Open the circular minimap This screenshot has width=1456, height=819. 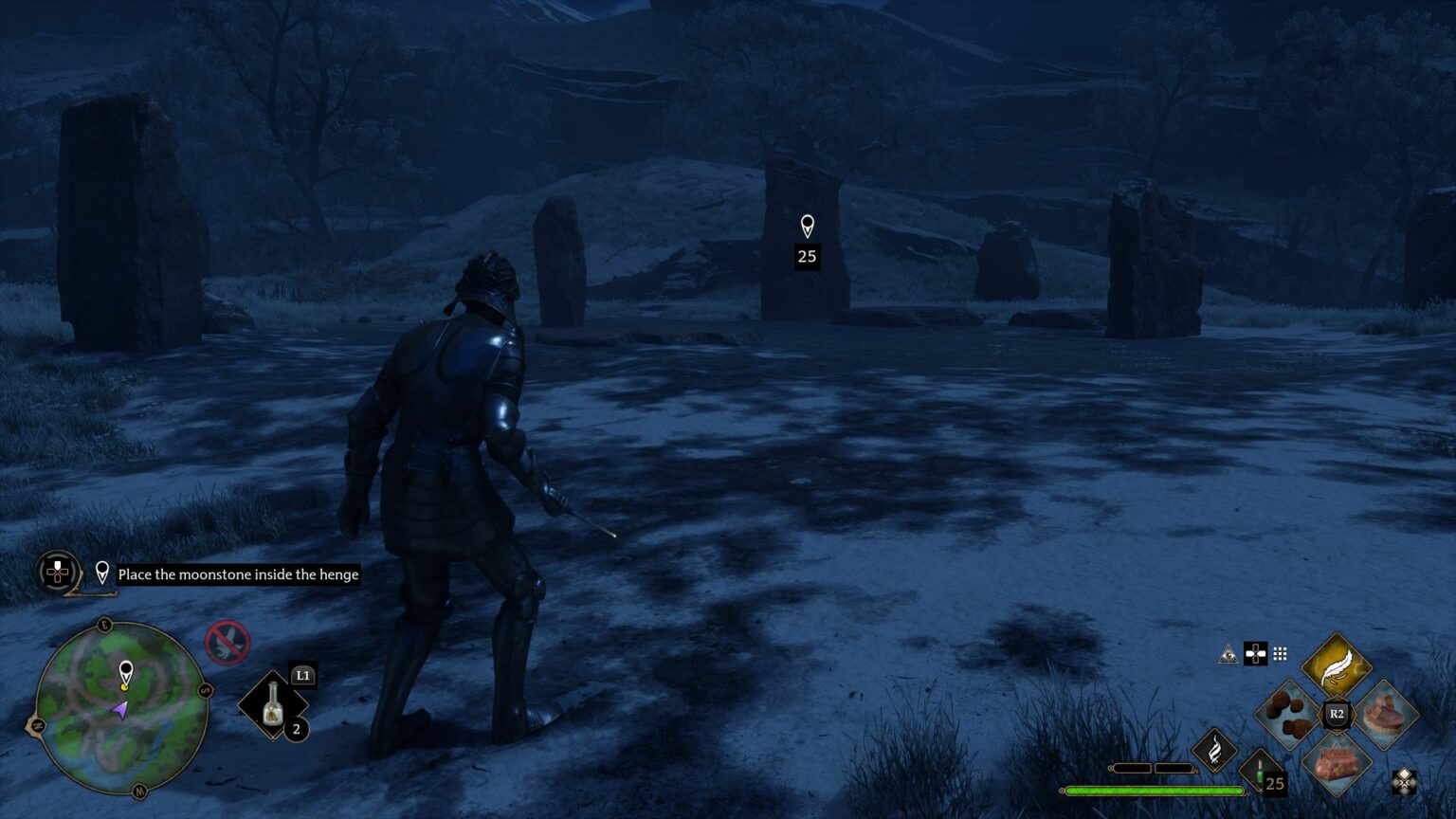pyautogui.click(x=121, y=706)
